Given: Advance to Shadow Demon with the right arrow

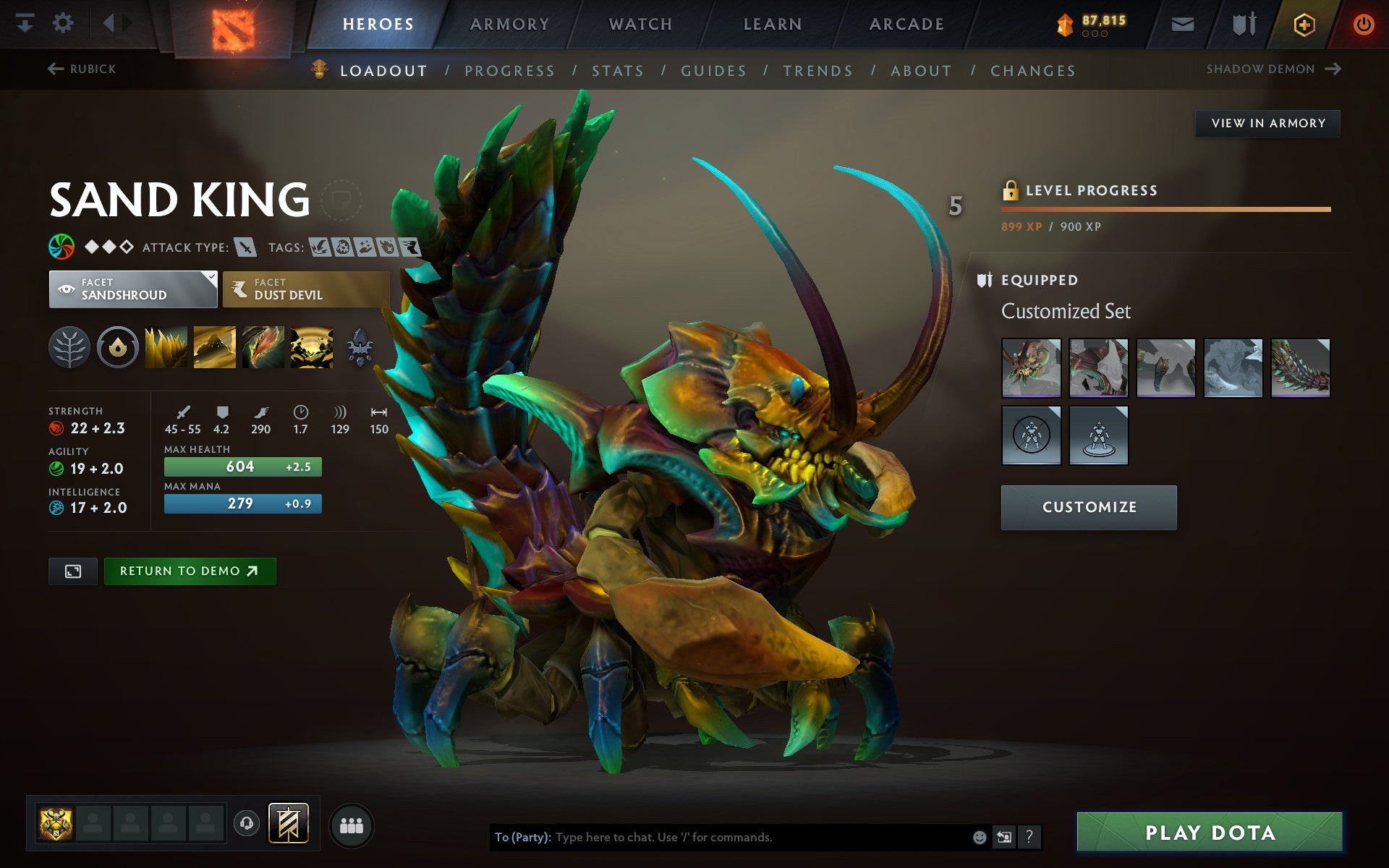Looking at the screenshot, I should (x=1332, y=68).
